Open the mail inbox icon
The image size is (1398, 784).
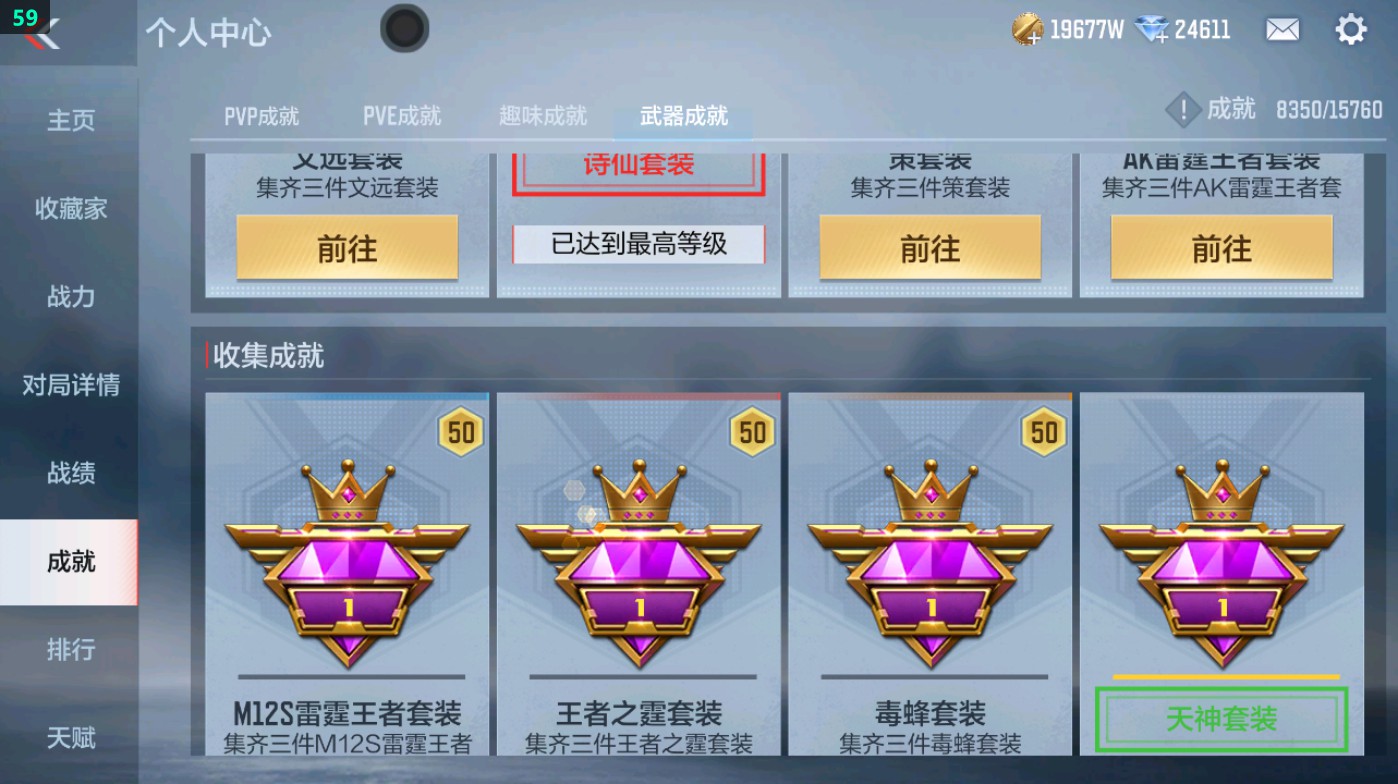pyautogui.click(x=1283, y=30)
